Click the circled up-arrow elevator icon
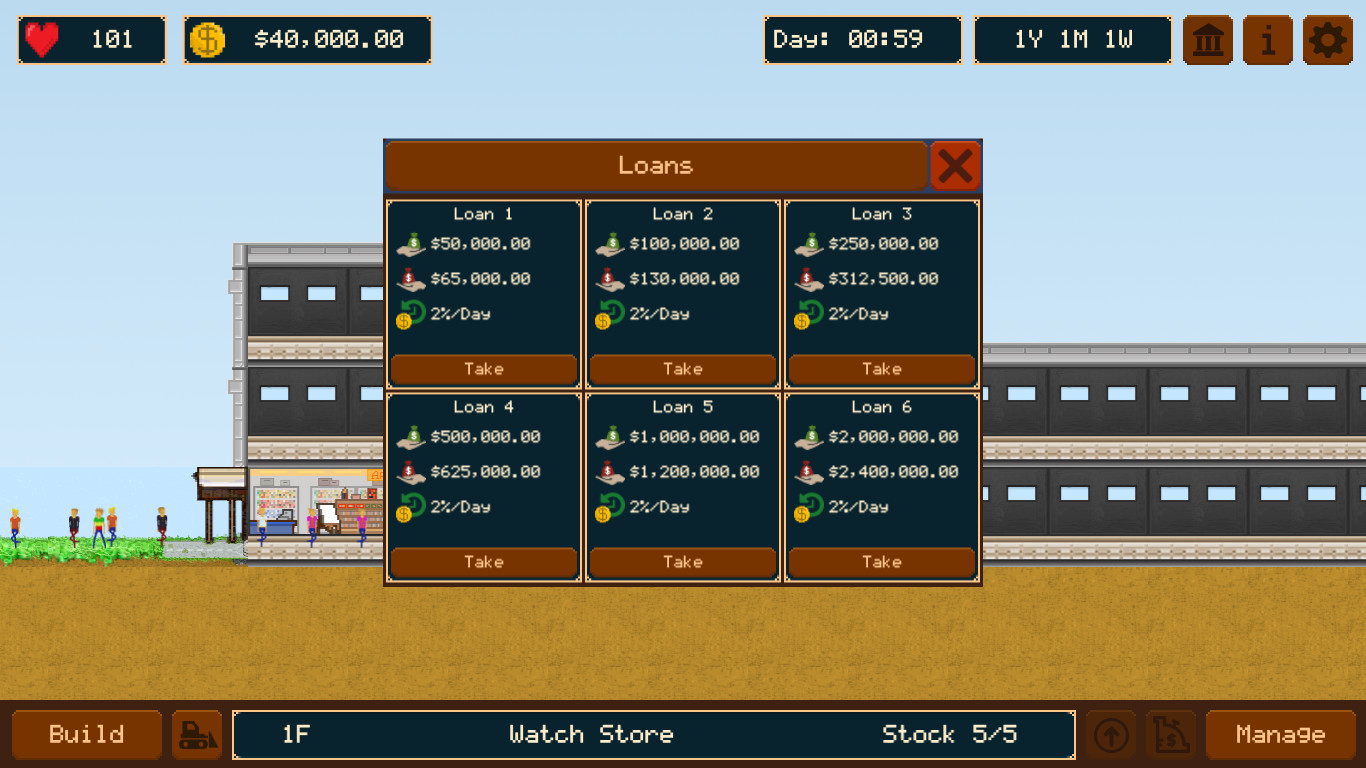Image resolution: width=1366 pixels, height=768 pixels. pos(1112,734)
